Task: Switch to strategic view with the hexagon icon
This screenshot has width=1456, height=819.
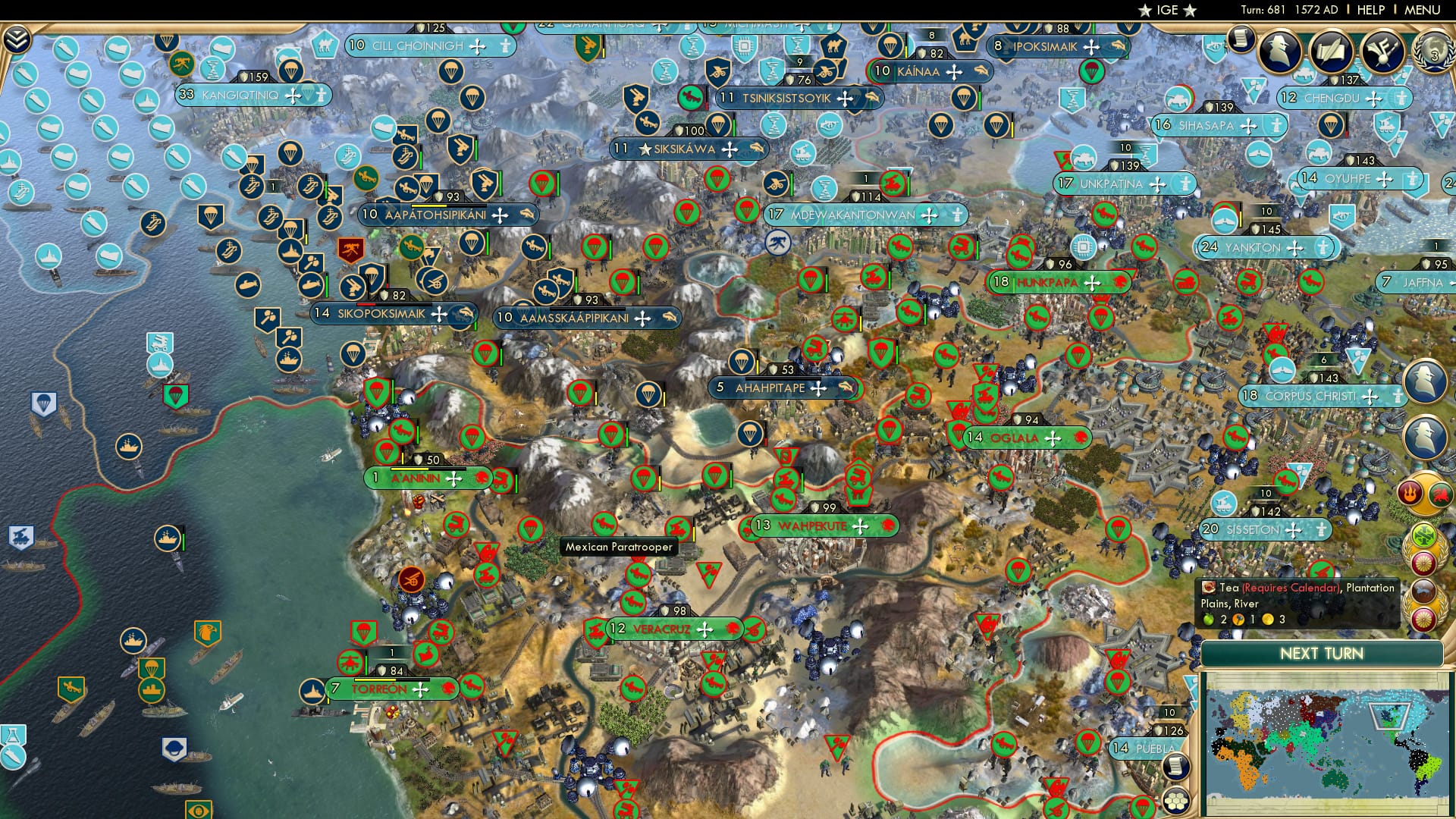Action: 1175,802
